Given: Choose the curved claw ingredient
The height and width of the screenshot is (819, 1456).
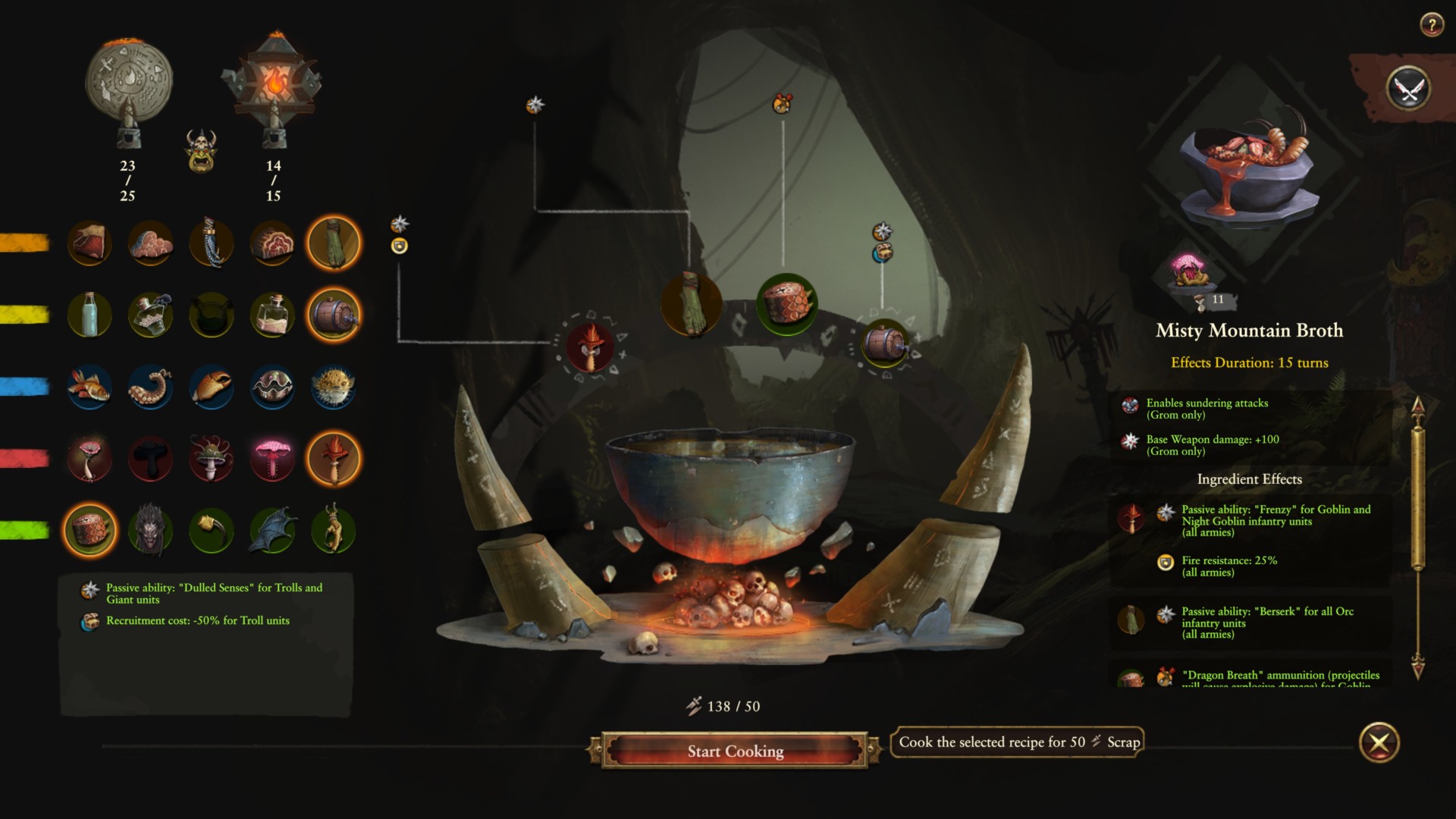Looking at the screenshot, I should (x=212, y=530).
